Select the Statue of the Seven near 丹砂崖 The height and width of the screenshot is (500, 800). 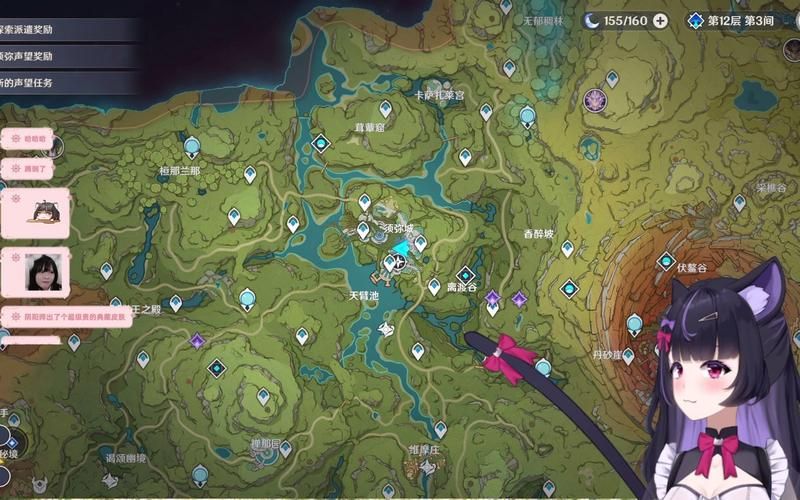[634, 324]
